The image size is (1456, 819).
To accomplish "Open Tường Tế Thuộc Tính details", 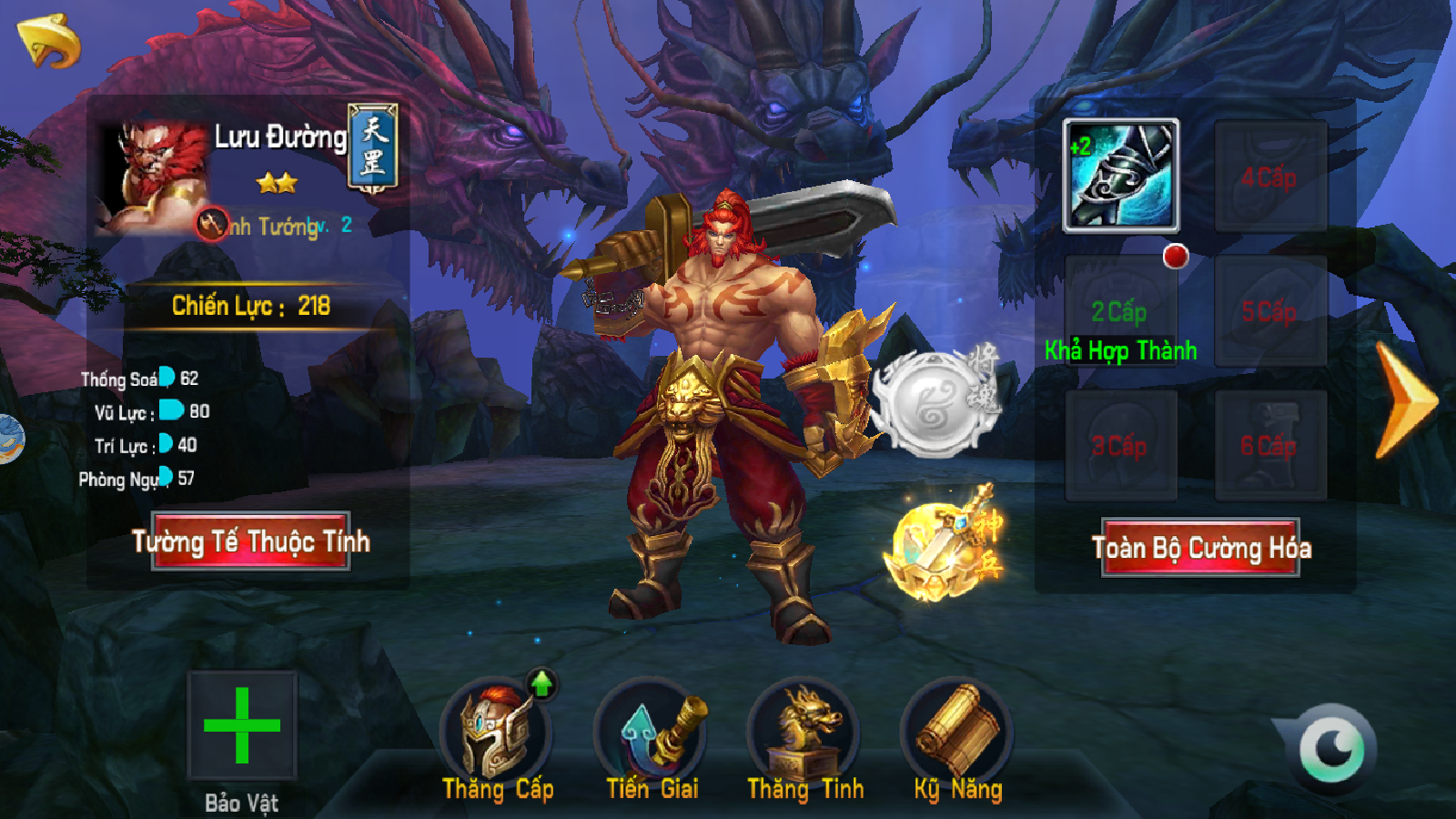I will pos(251,542).
